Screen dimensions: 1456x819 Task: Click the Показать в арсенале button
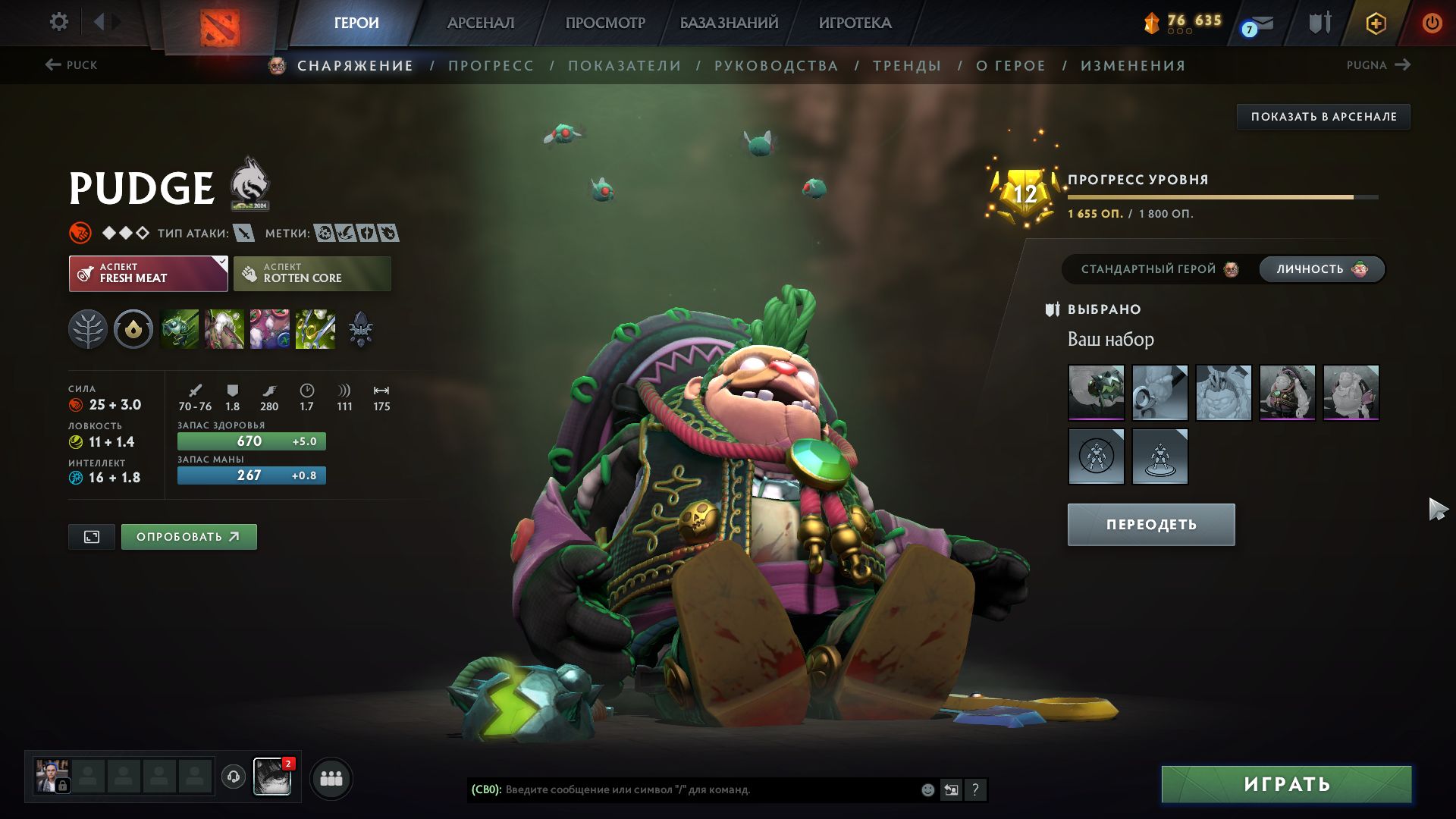pyautogui.click(x=1323, y=117)
